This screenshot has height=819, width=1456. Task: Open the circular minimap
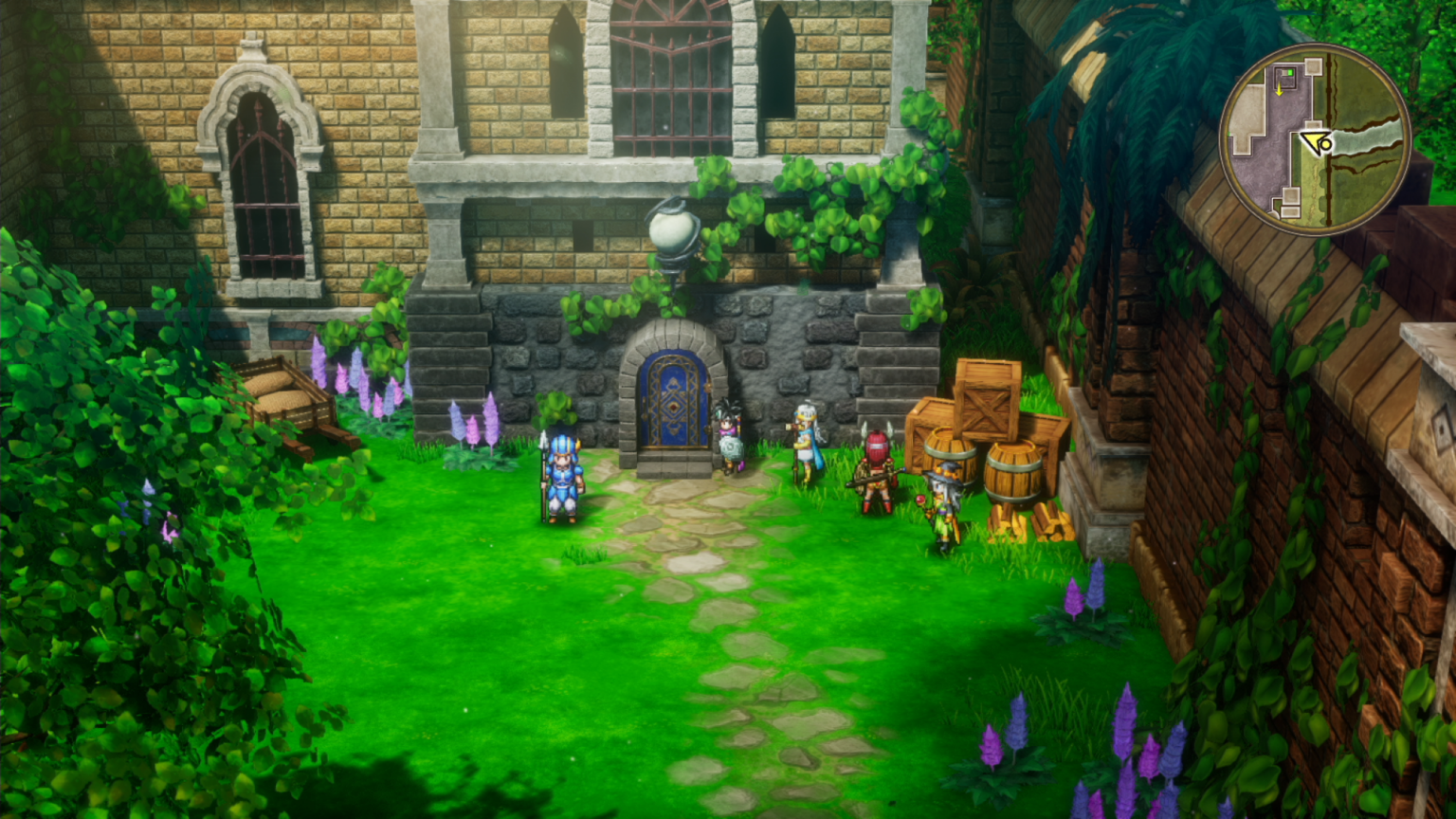pyautogui.click(x=1315, y=139)
